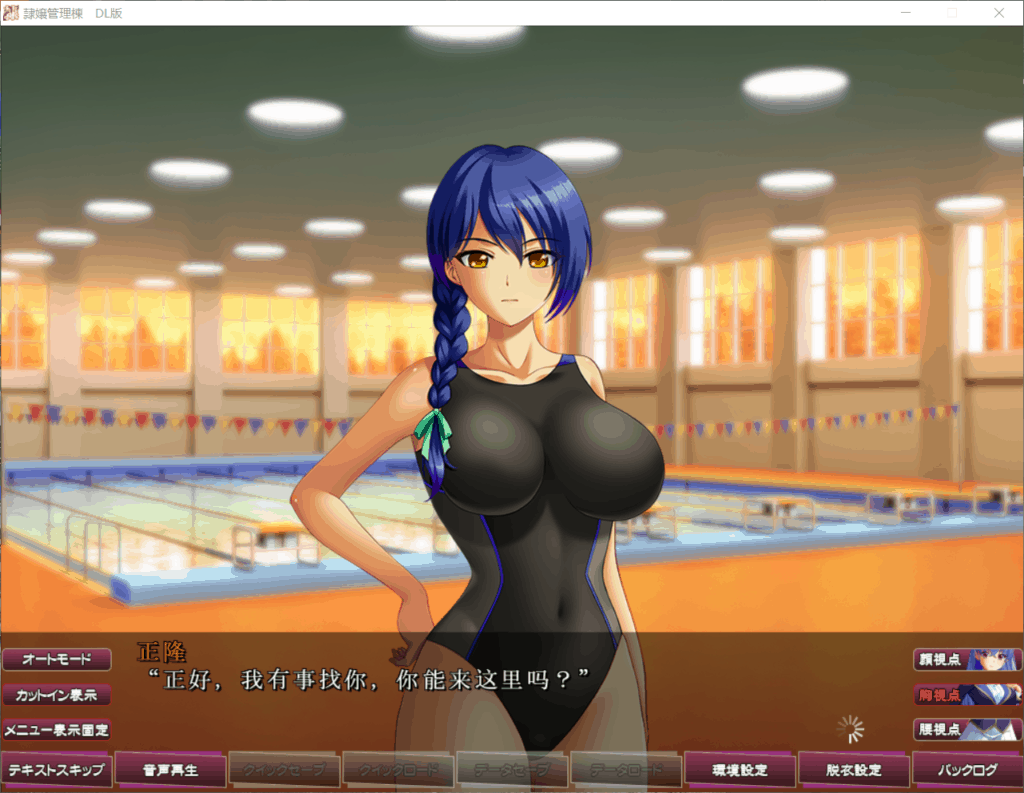Viewport: 1024px width, 793px height.
Task: Select the 胸視点 viewpoint button
Action: 967,695
